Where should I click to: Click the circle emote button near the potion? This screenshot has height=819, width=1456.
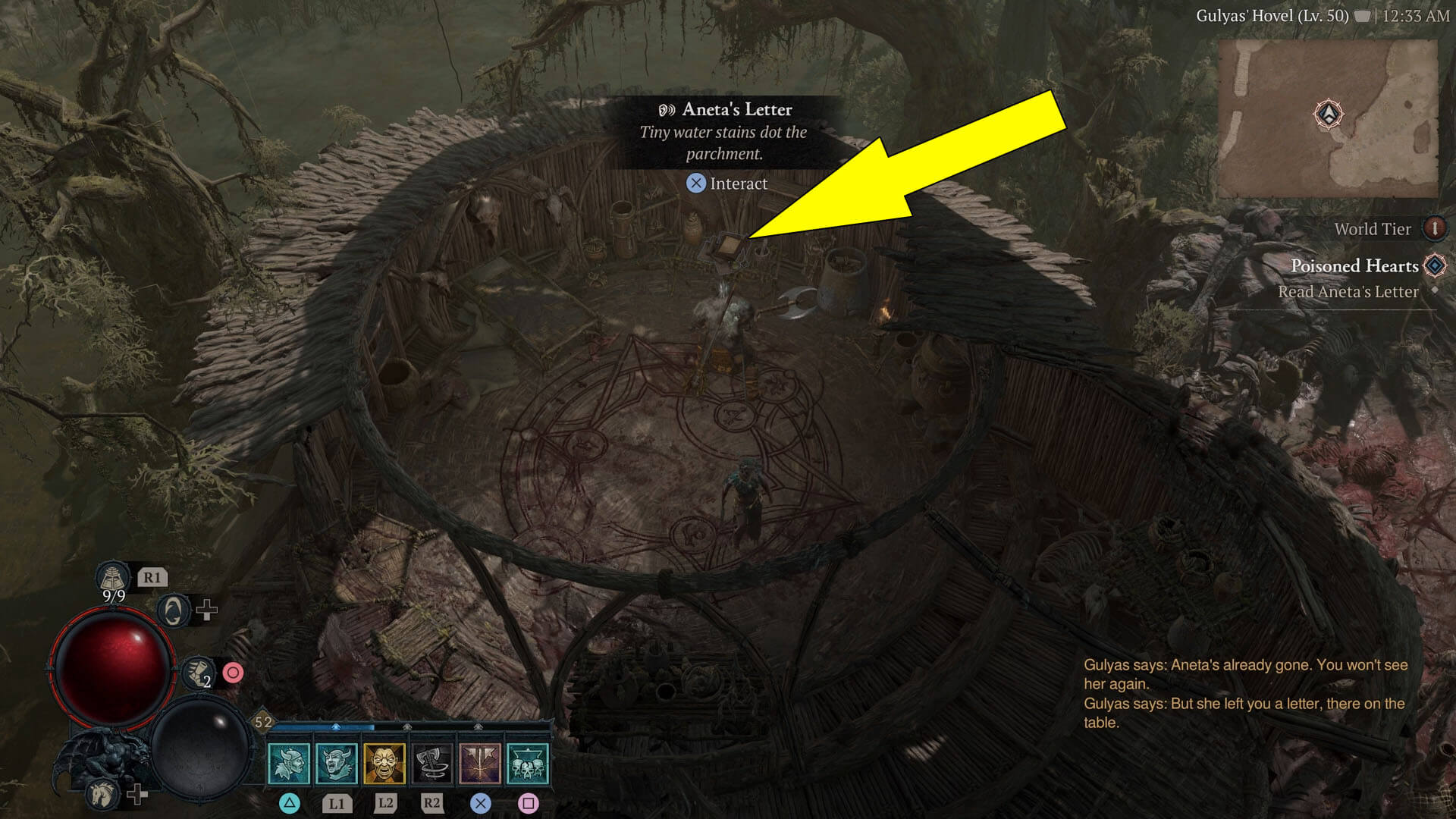pyautogui.click(x=234, y=672)
